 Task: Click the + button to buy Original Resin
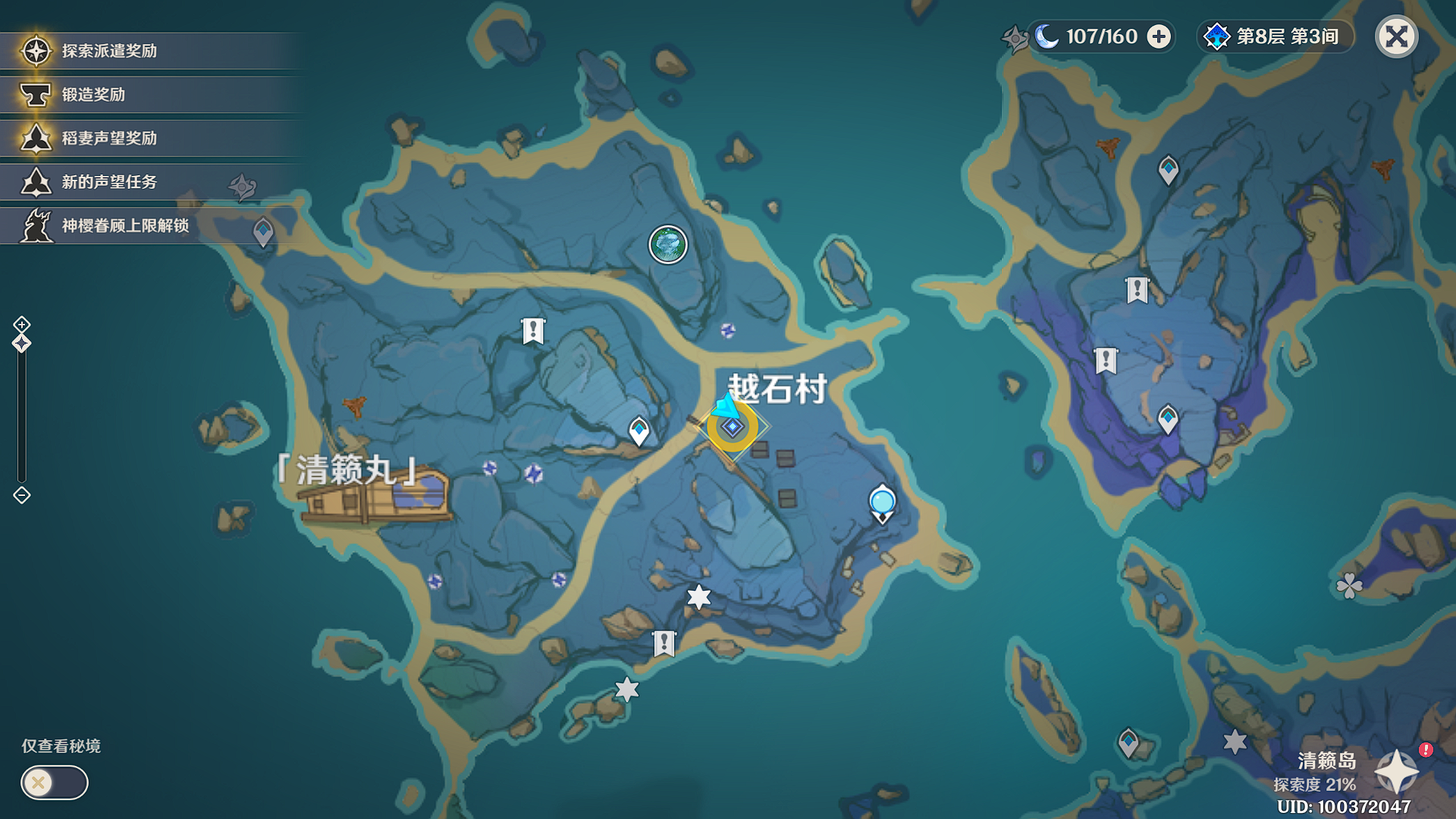1158,36
